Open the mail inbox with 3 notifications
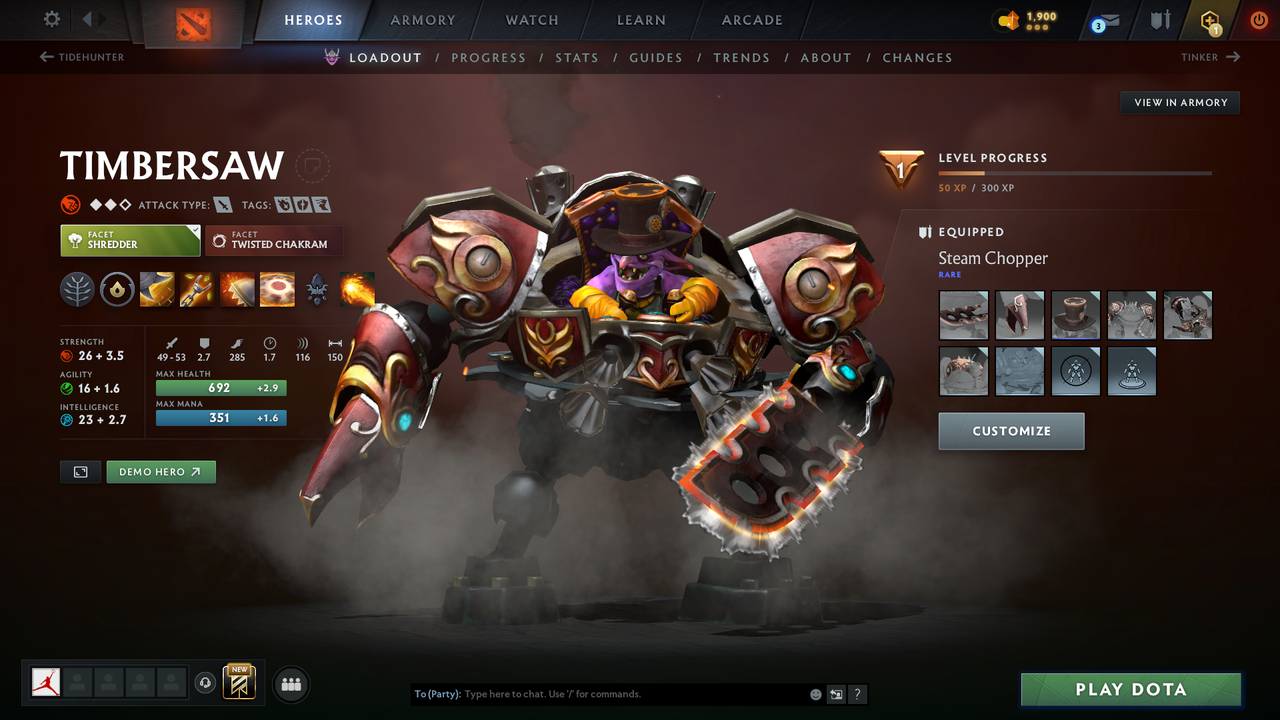The image size is (1280, 720). tap(1103, 20)
